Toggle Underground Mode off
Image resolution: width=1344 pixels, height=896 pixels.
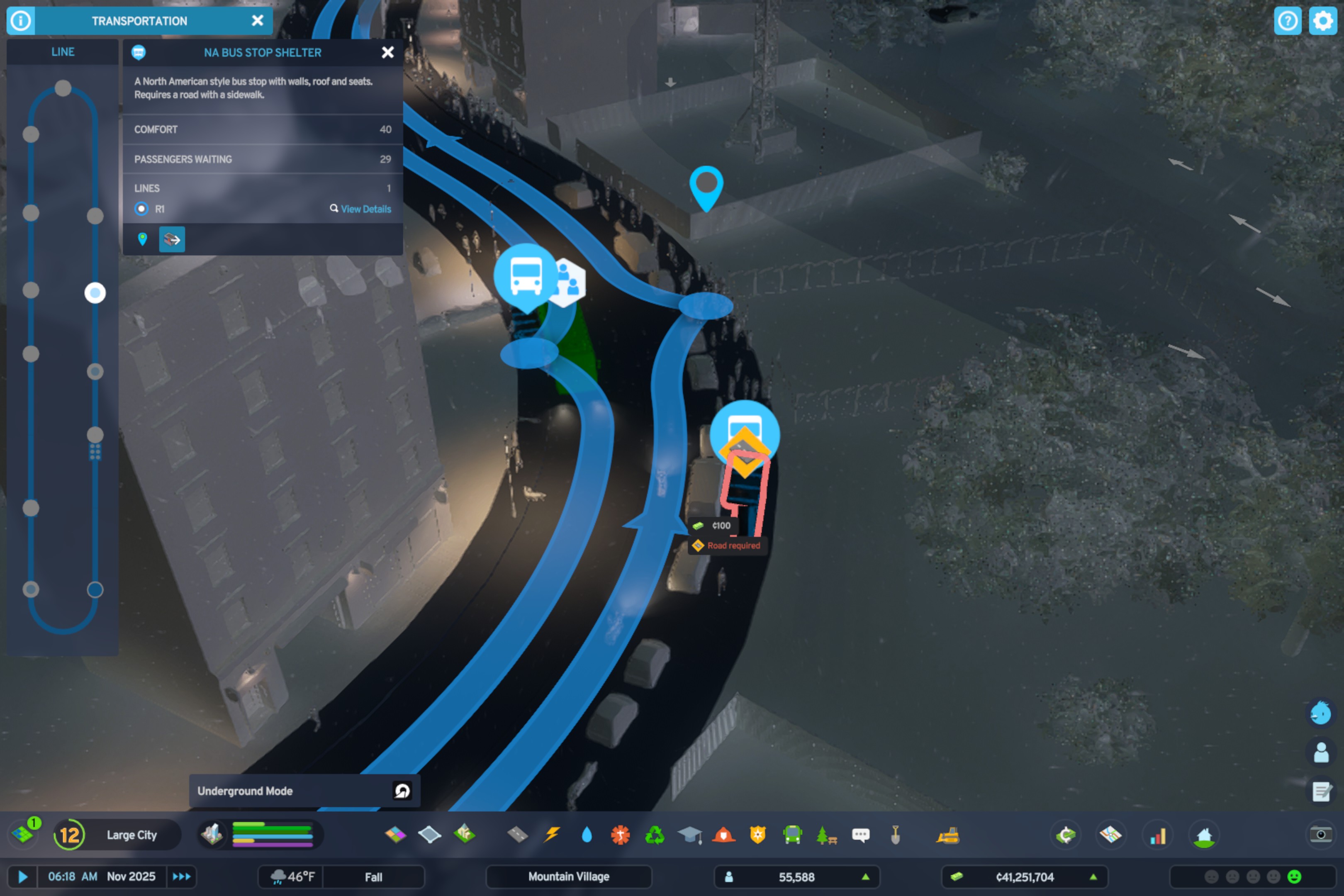tap(402, 790)
